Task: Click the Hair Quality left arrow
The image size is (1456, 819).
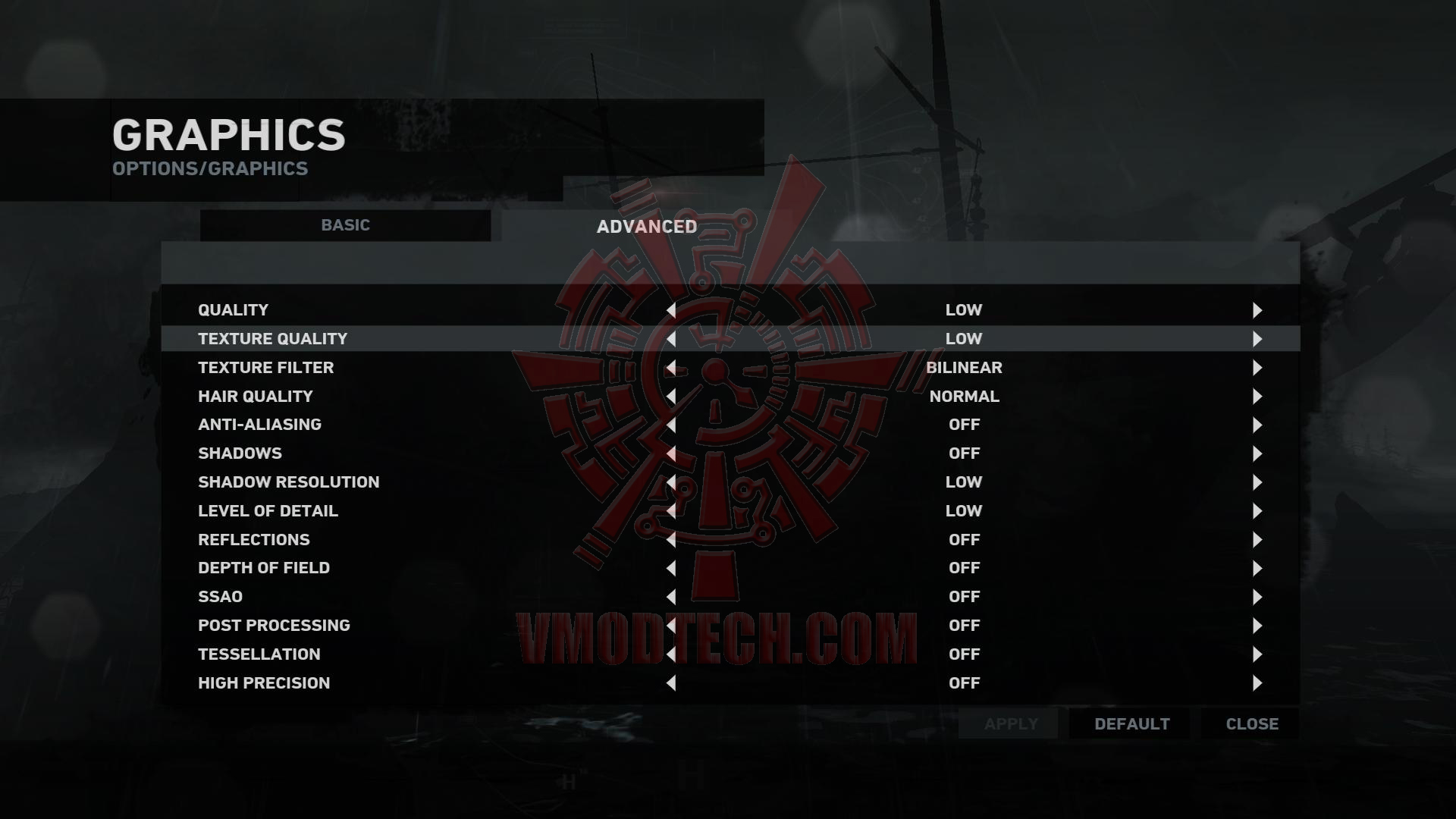Action: [671, 397]
